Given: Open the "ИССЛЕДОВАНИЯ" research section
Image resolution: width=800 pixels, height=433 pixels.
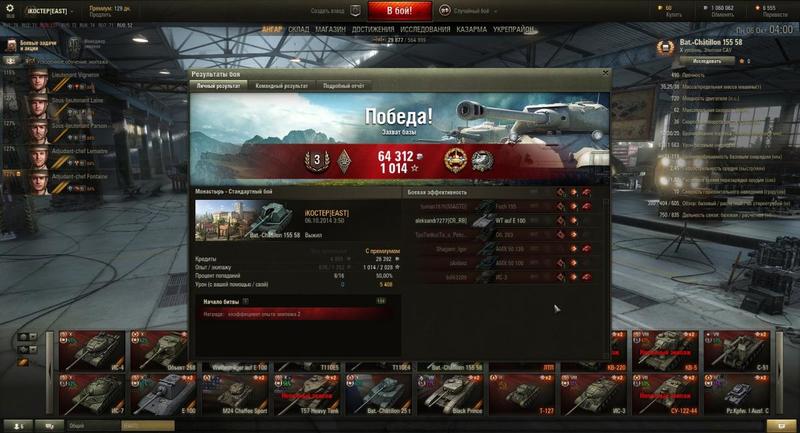Looking at the screenshot, I should 425,30.
